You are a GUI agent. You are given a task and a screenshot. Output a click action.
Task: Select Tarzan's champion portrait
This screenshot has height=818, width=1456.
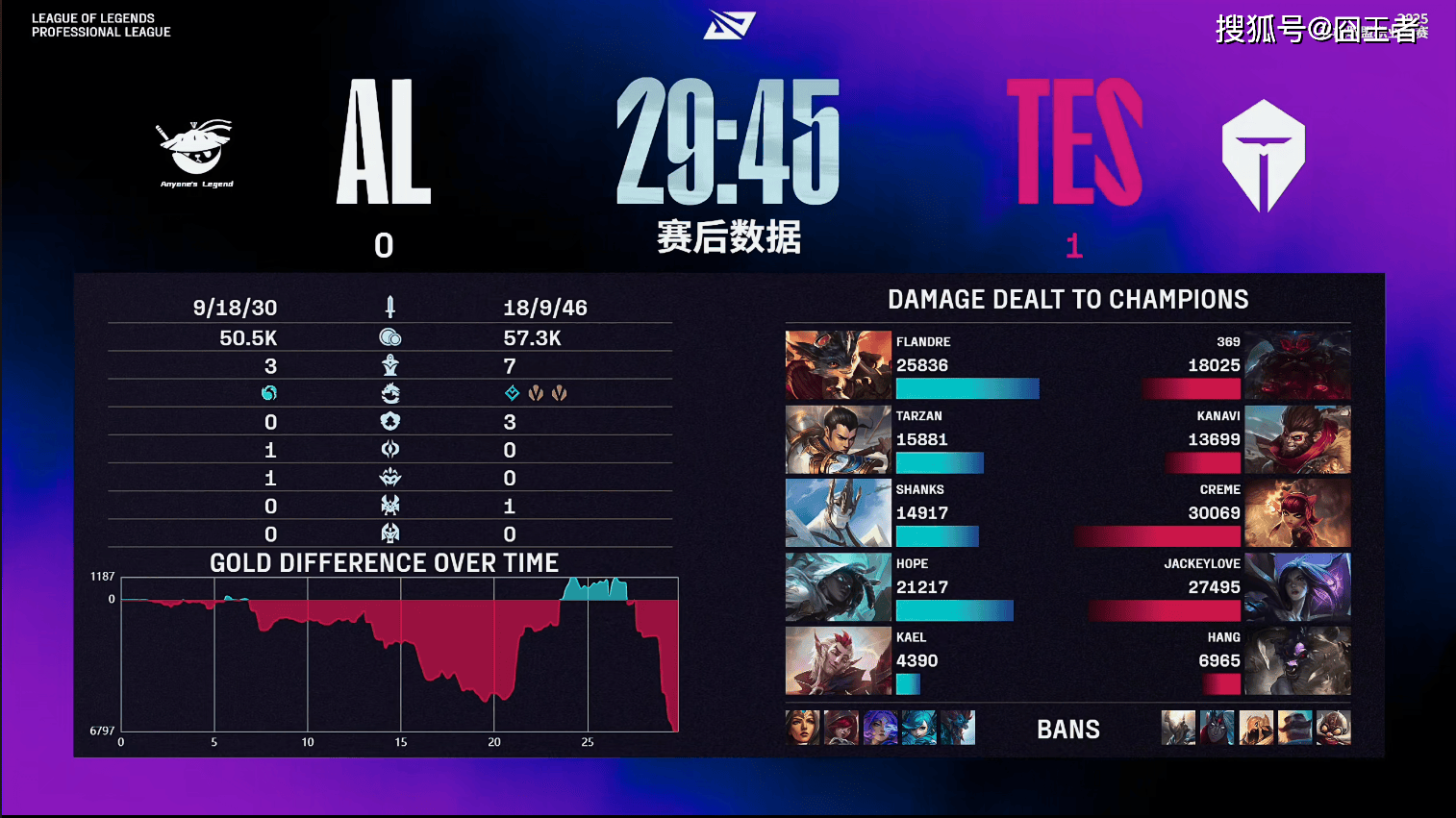point(838,439)
